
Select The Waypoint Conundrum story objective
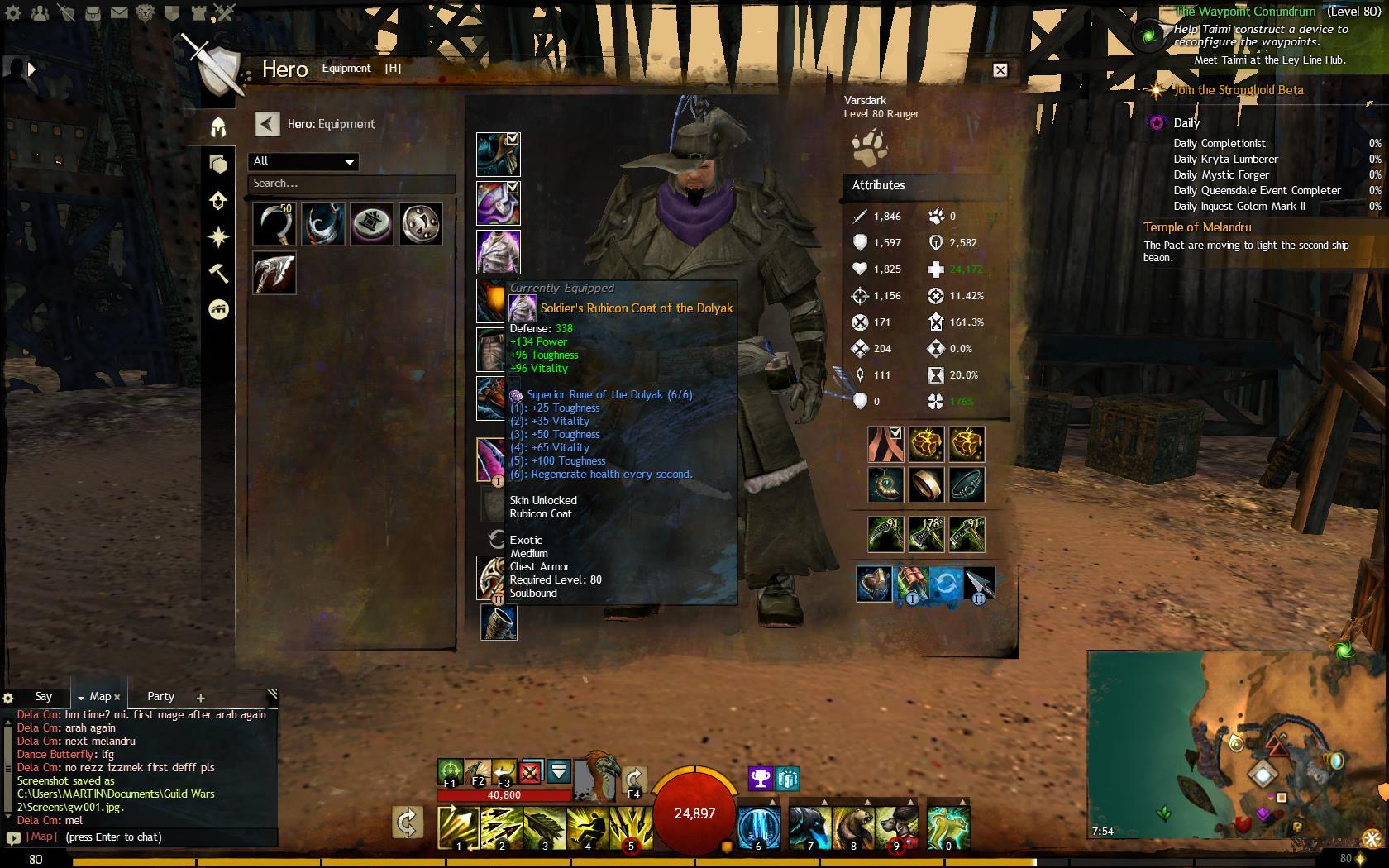[x=1244, y=12]
